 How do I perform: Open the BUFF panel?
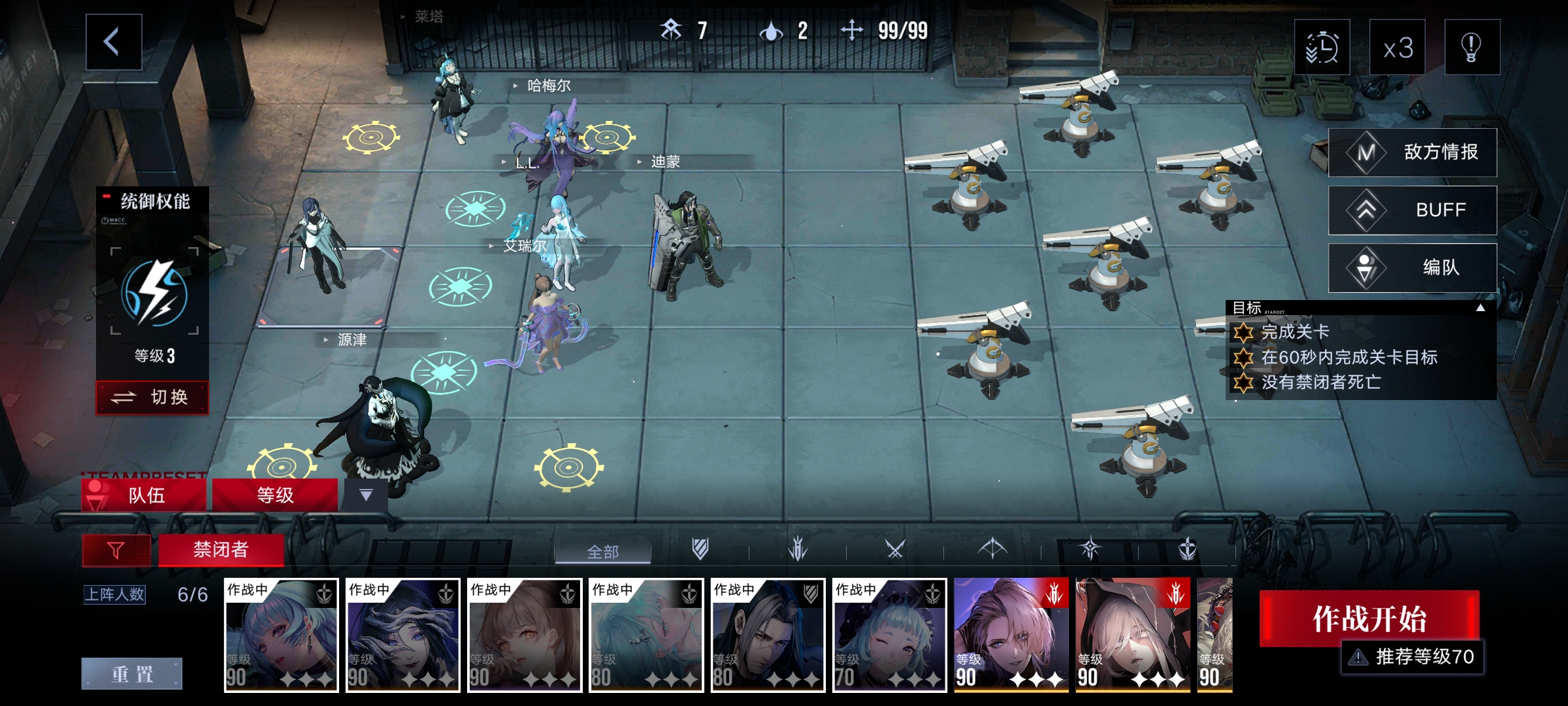coord(1413,210)
